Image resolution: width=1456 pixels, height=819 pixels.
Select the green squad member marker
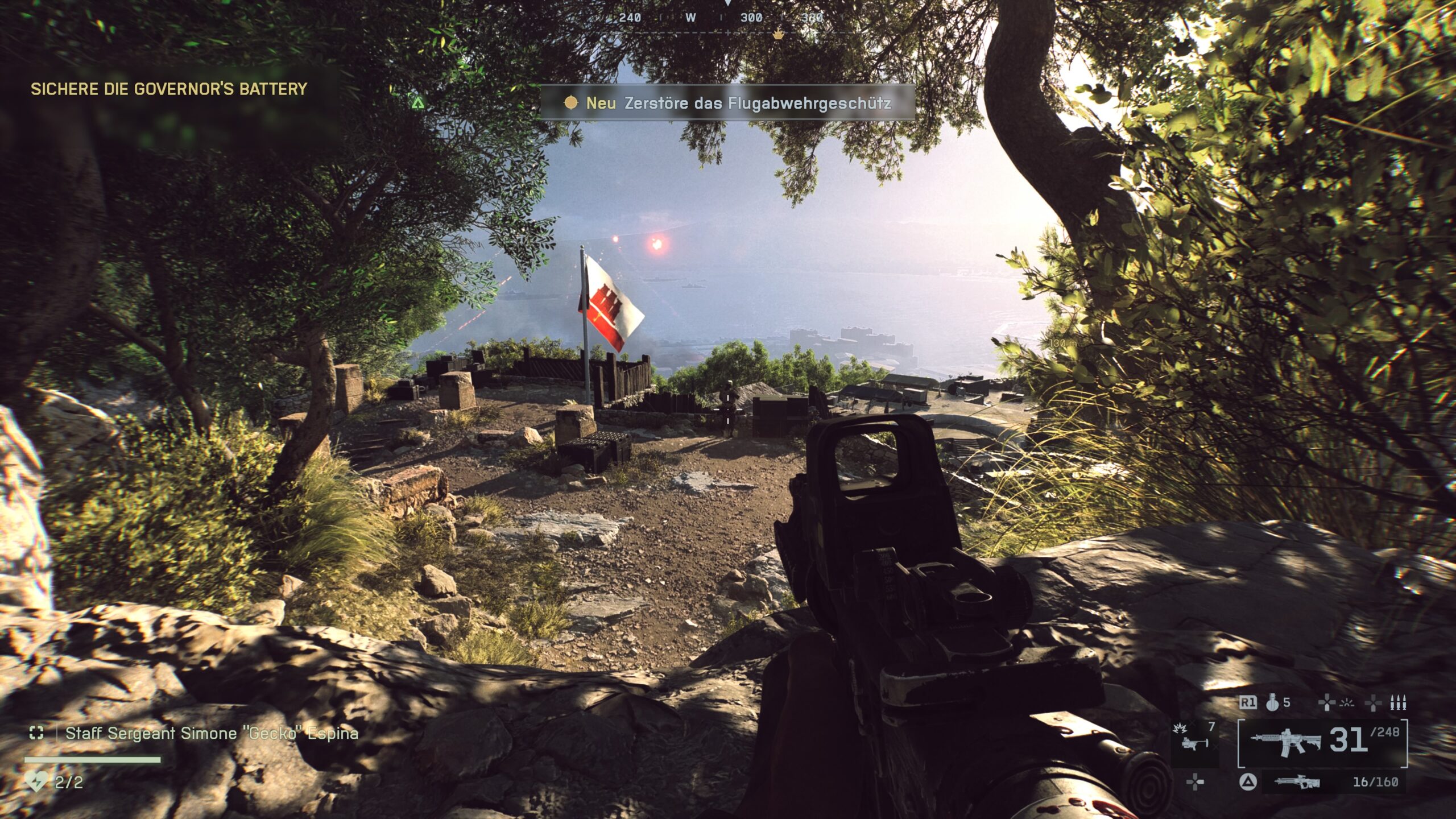[418, 103]
